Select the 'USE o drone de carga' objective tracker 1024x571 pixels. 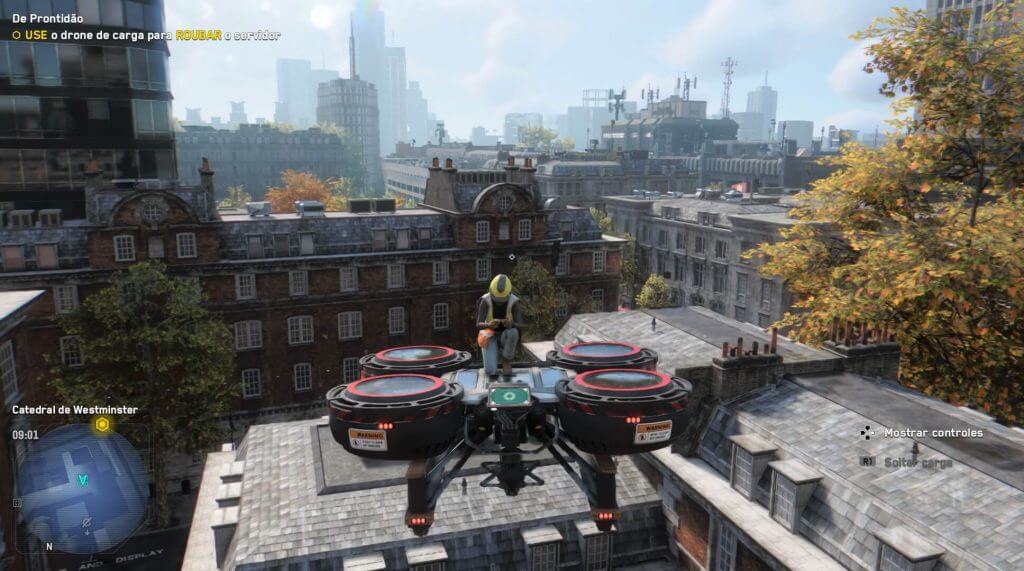[x=146, y=35]
